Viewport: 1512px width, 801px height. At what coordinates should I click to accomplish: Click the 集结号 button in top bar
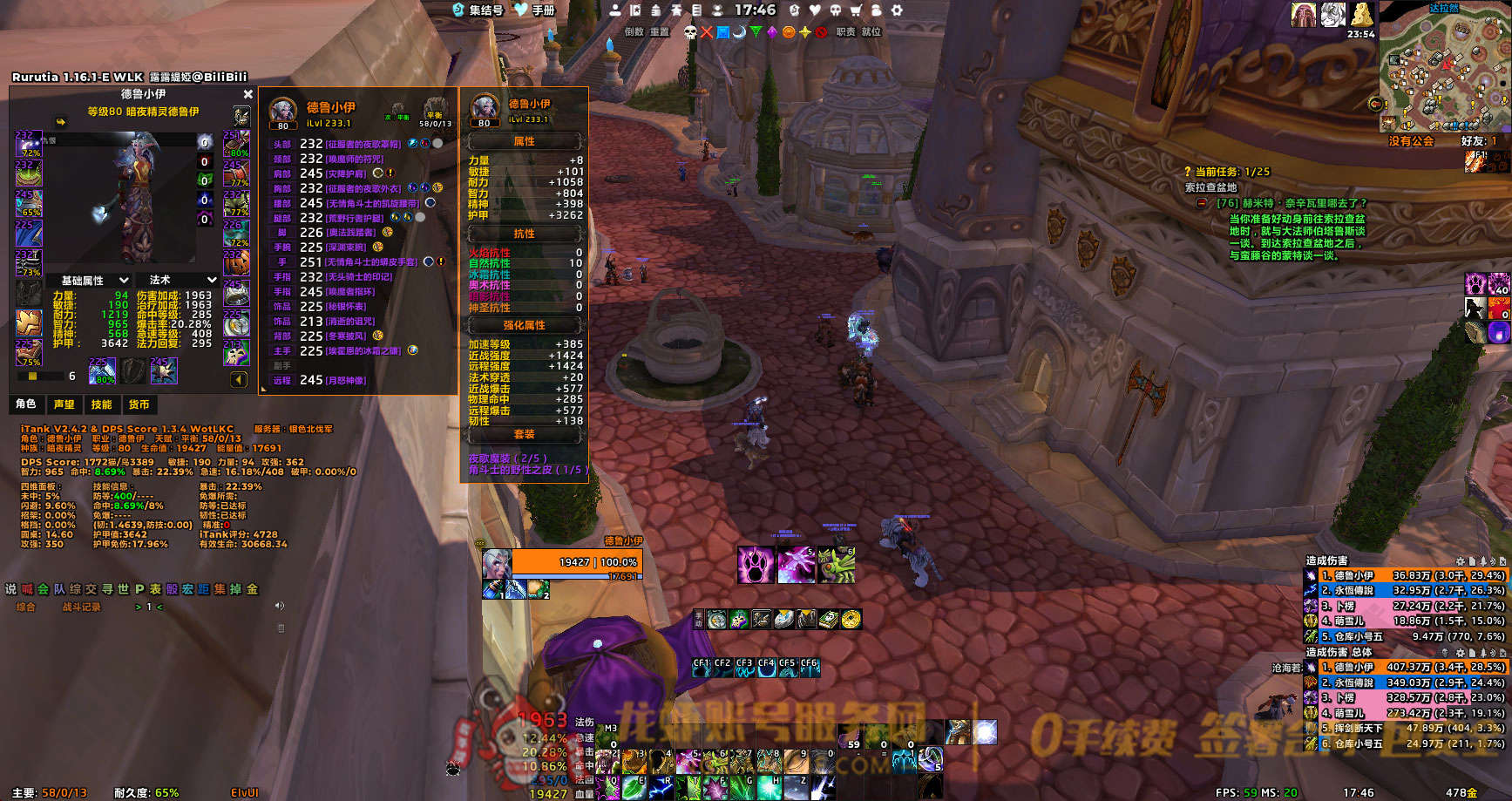coord(478,10)
